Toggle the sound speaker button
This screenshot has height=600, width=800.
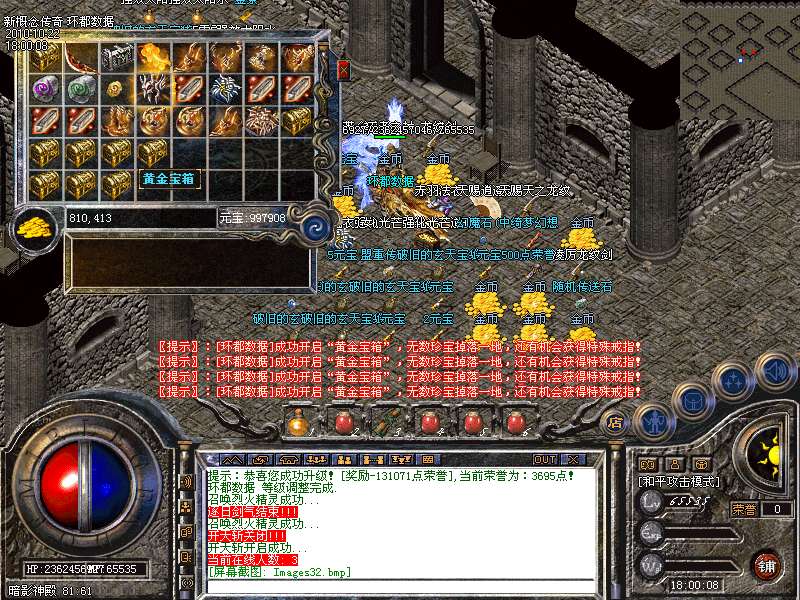[774, 372]
